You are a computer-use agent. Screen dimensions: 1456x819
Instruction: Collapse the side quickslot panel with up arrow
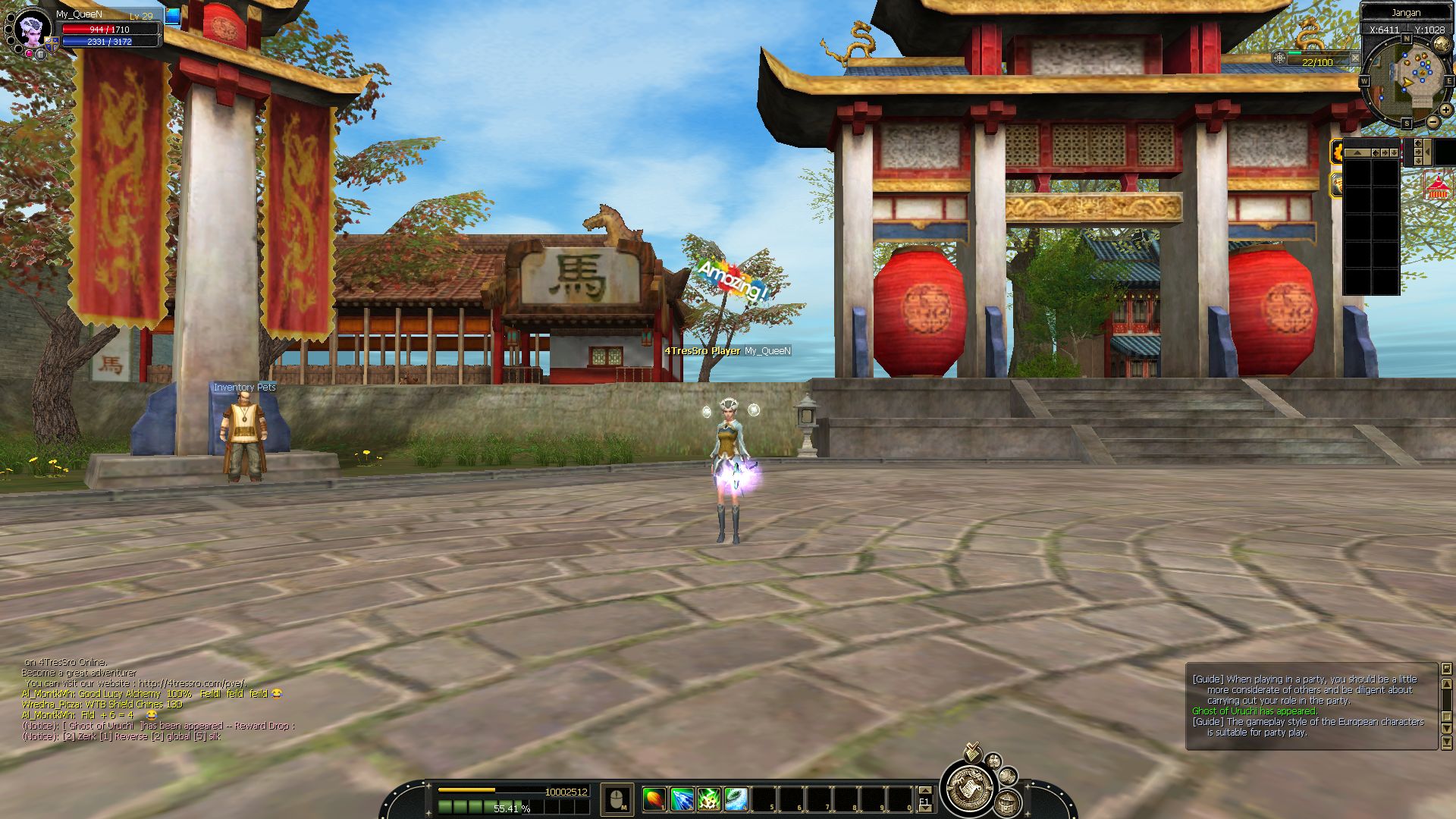point(1357,152)
